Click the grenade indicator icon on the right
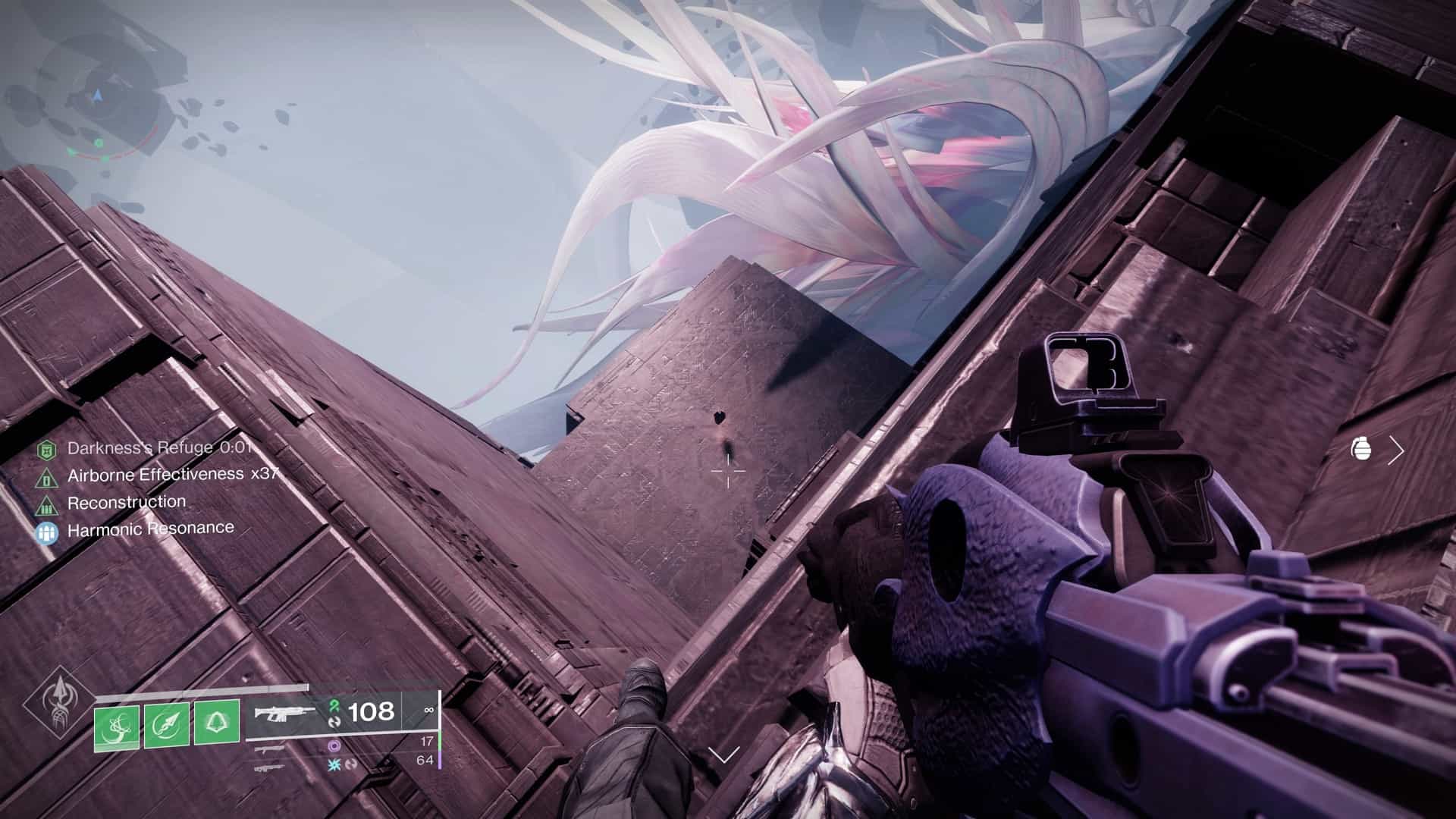This screenshot has width=1456, height=819. pos(1362,450)
